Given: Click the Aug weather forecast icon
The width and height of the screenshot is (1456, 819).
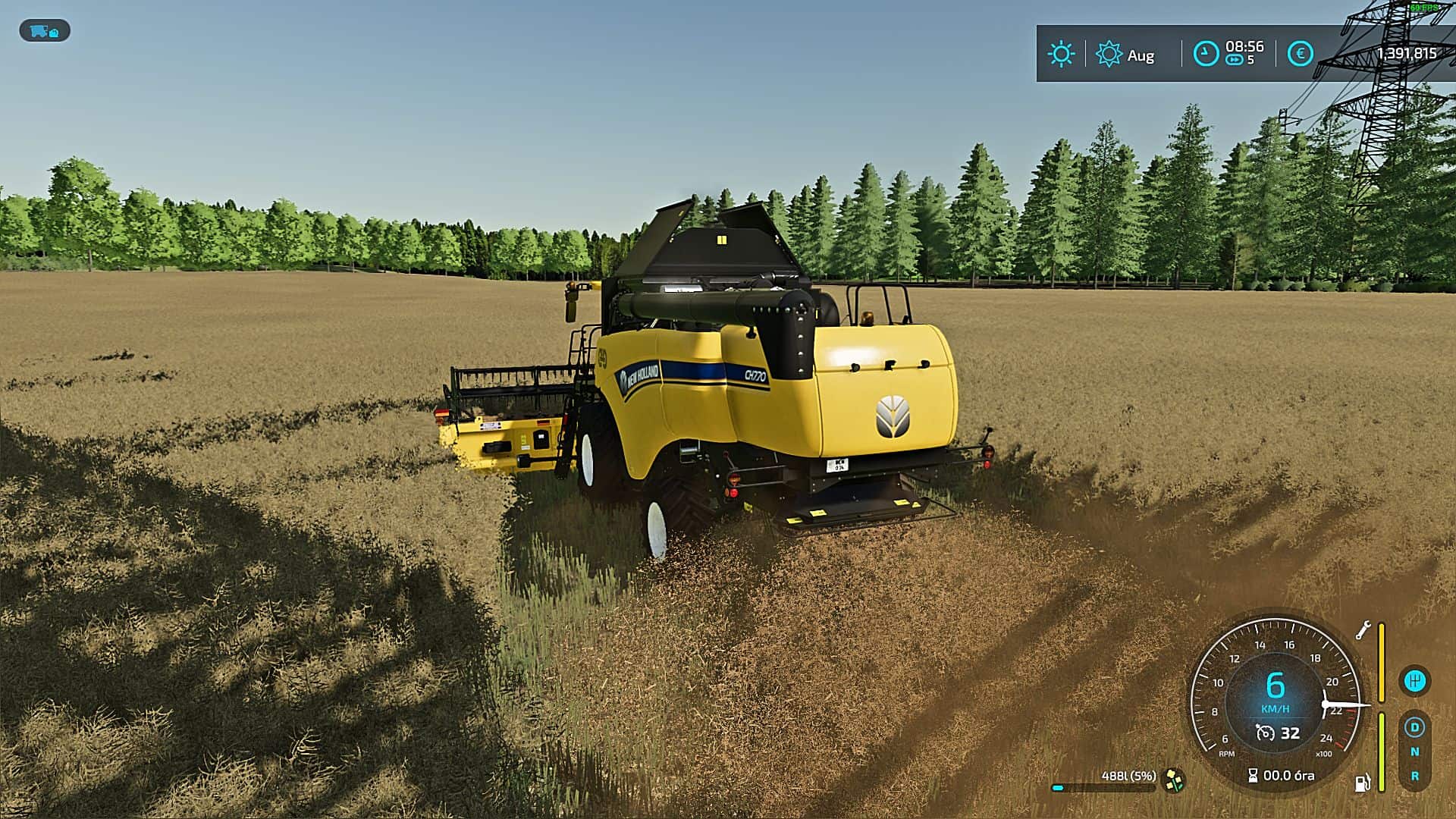Looking at the screenshot, I should pos(1108,54).
